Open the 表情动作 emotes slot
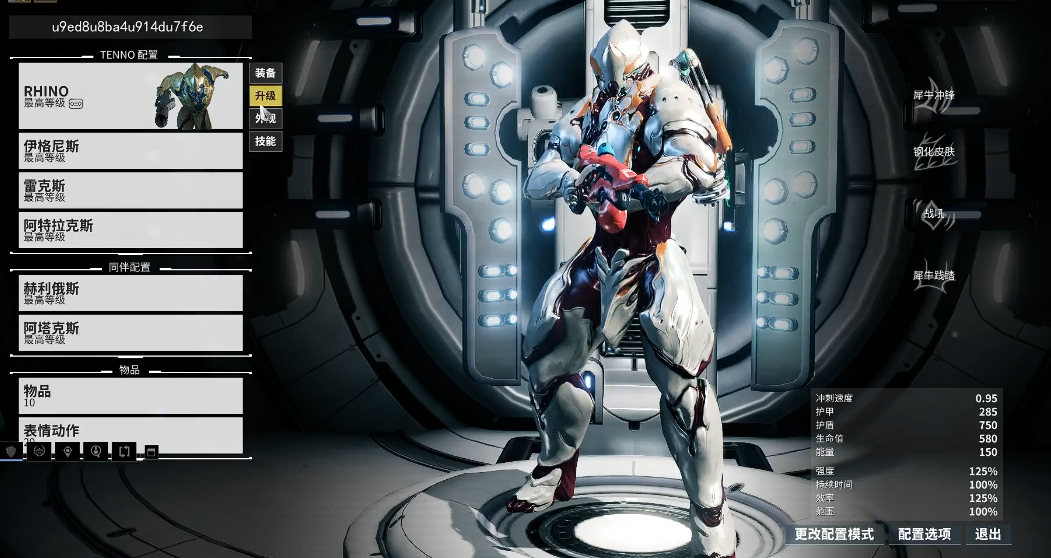Screen dimensions: 1051x558 click(130, 432)
